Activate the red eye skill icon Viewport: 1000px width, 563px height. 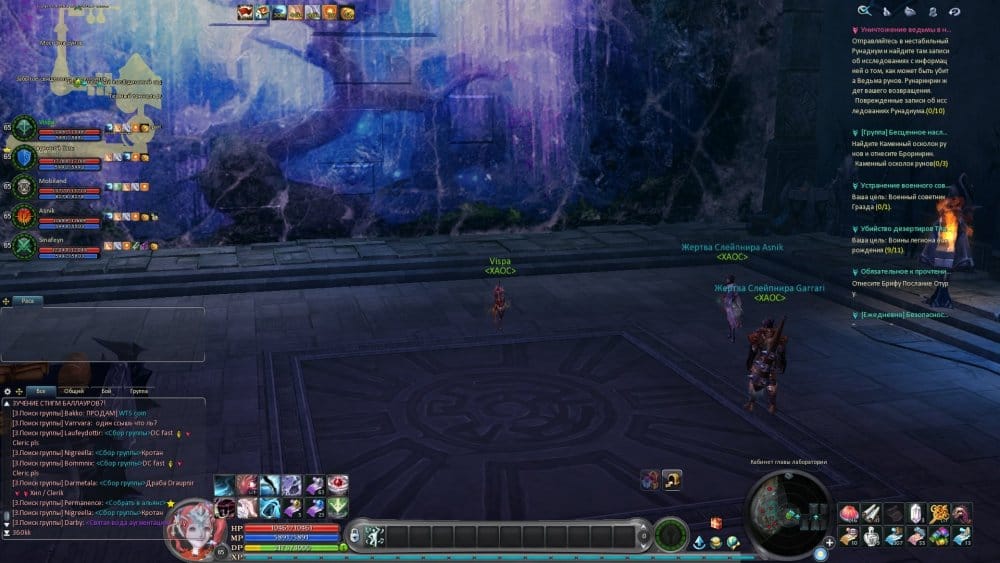coord(338,485)
